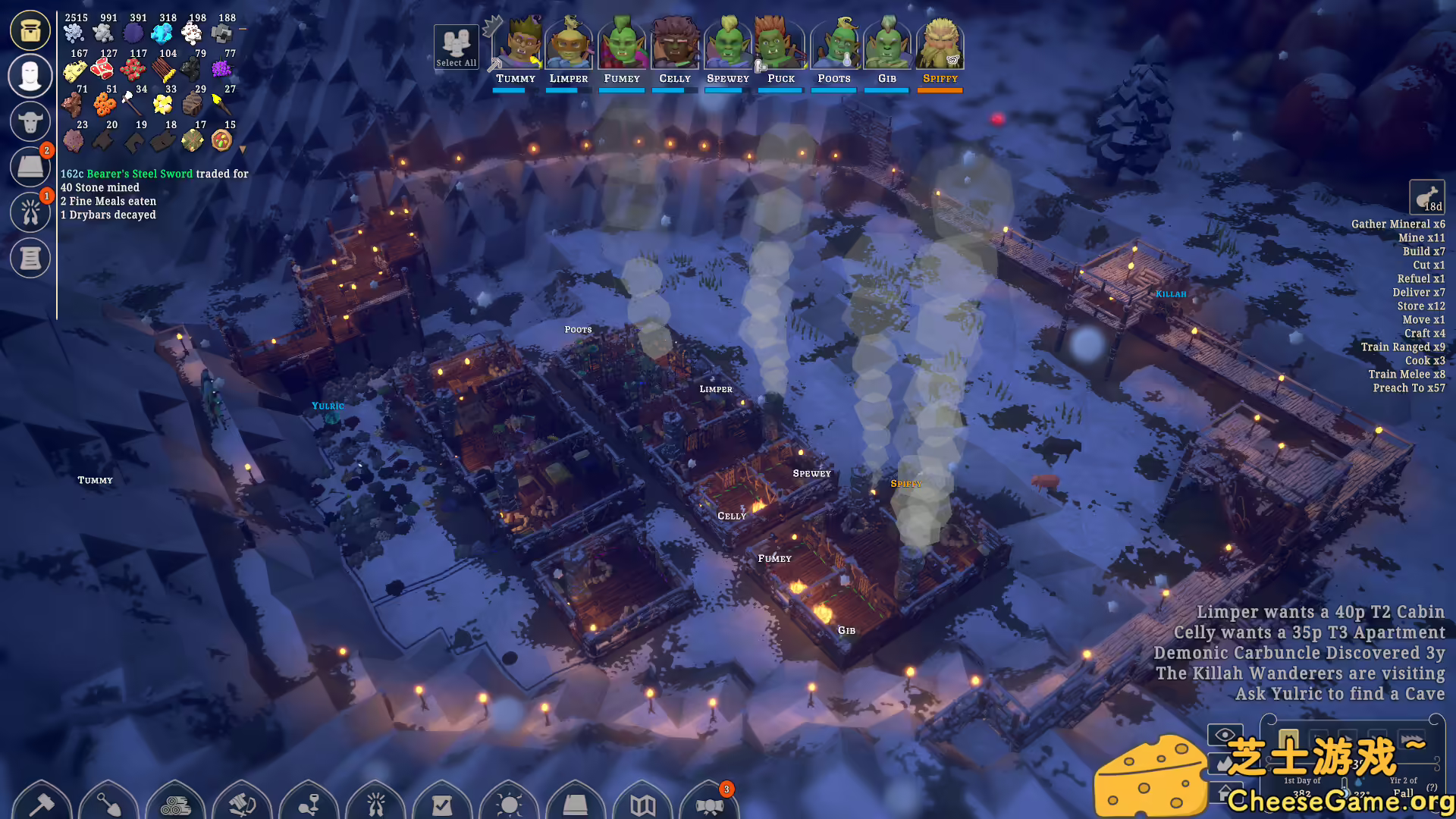
Task: Select Tummy's portrait in the roster
Action: coord(516,47)
